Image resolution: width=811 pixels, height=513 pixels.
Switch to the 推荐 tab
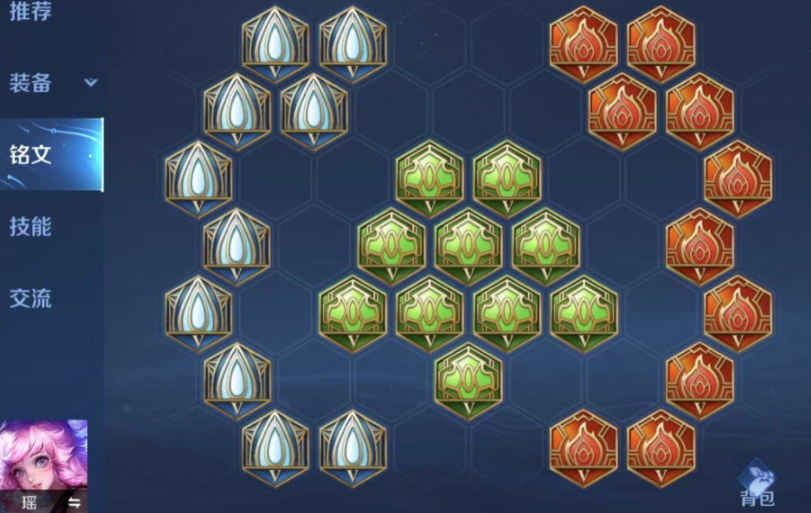(x=30, y=13)
